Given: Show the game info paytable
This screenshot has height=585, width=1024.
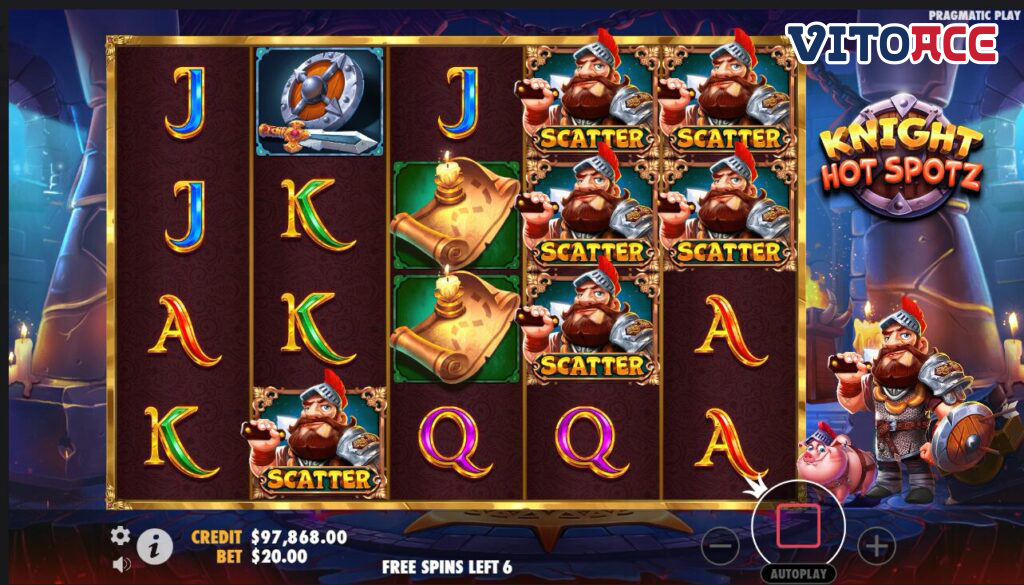Looking at the screenshot, I should click(x=154, y=545).
